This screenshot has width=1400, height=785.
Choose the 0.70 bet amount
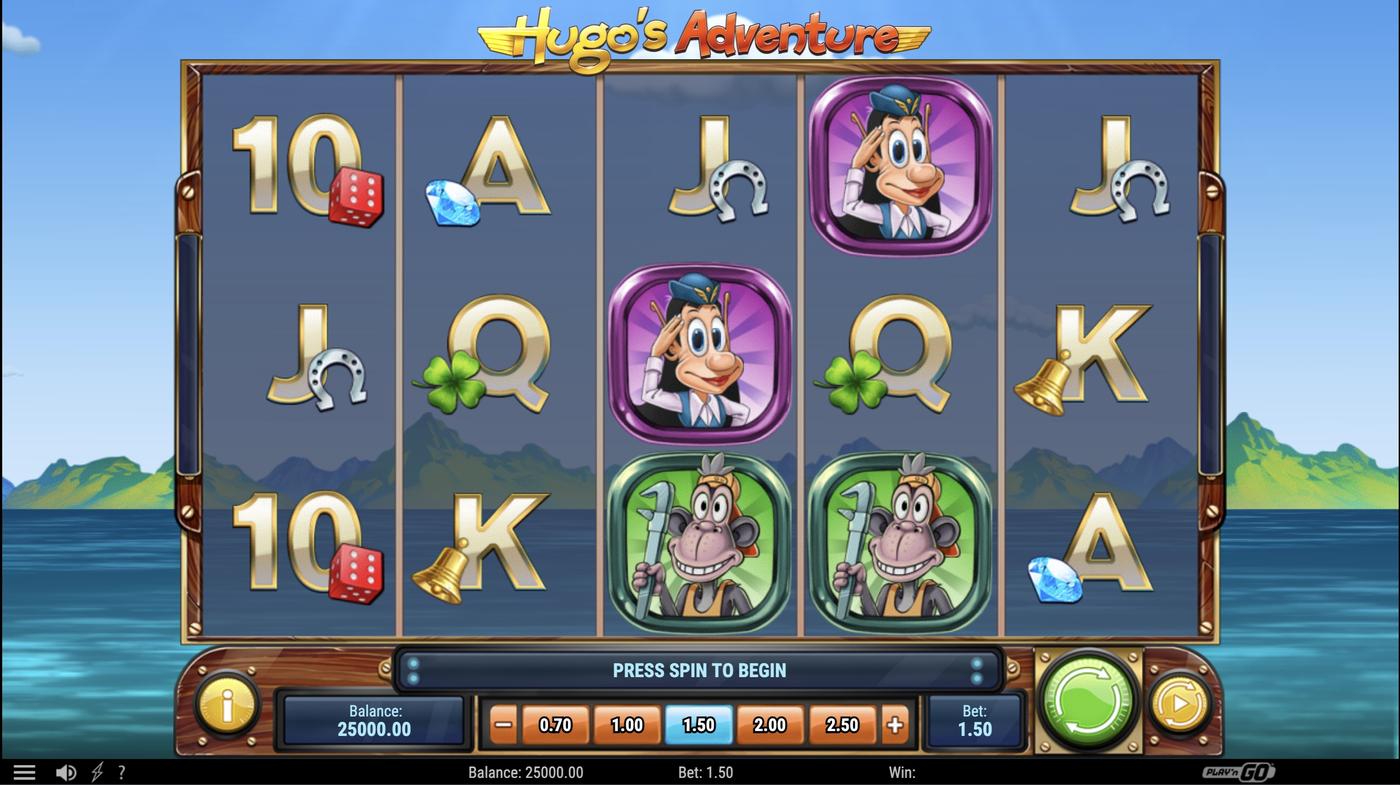click(x=556, y=724)
